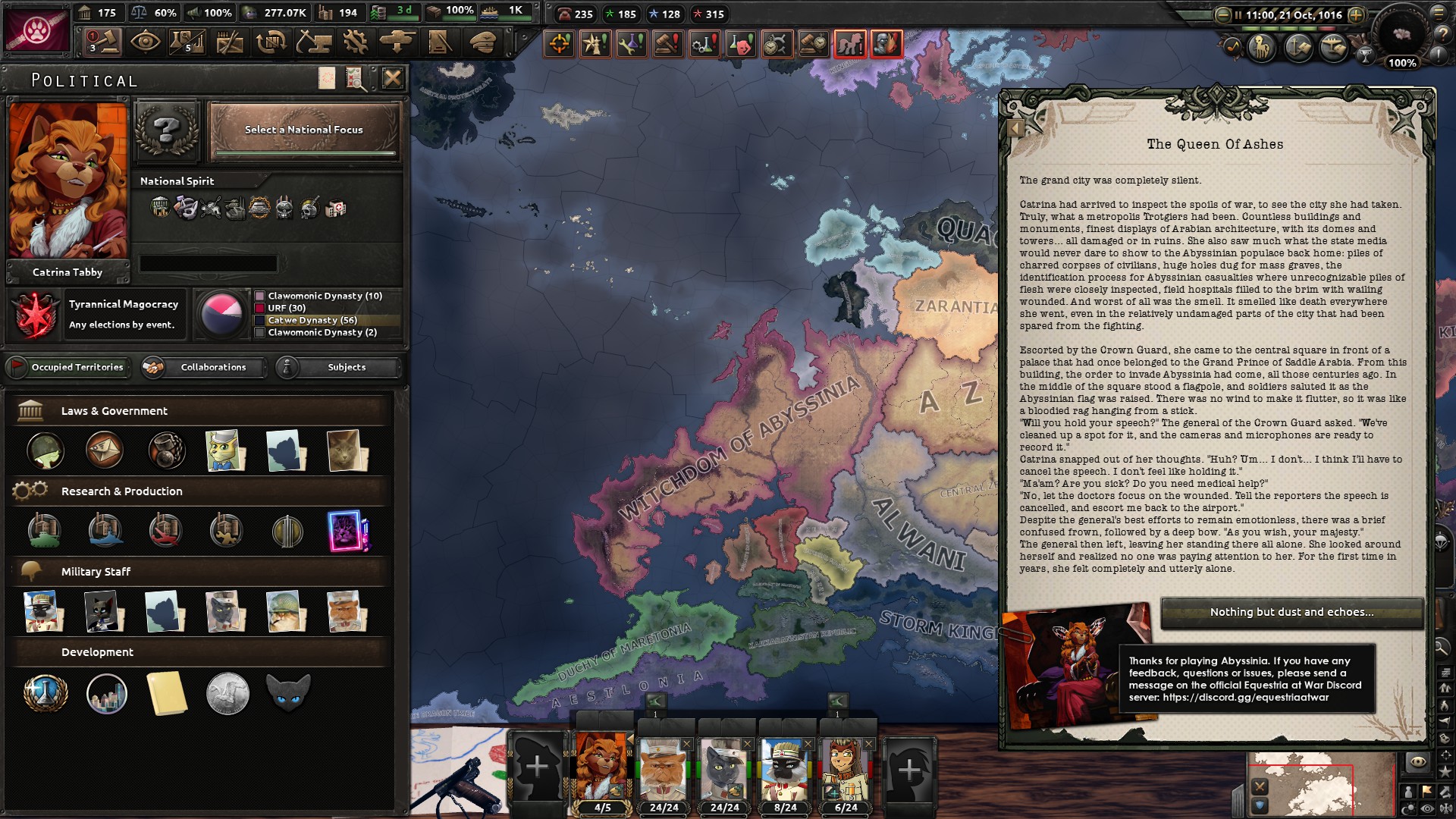The width and height of the screenshot is (1456, 819).
Task: Increase game speed with plus button
Action: 1356,14
